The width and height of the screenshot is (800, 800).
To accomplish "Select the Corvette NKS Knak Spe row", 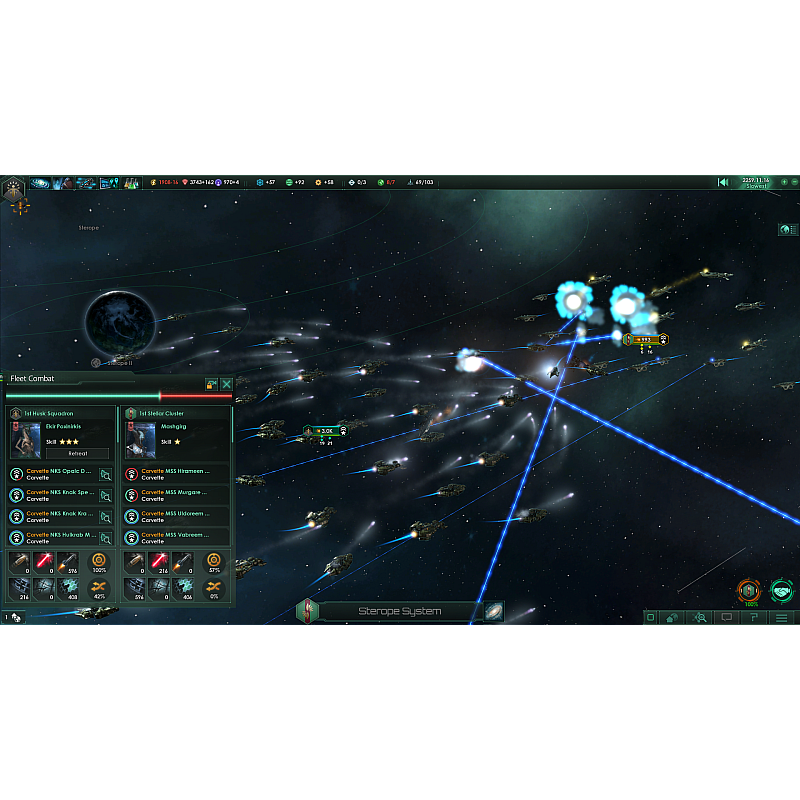I will pyautogui.click(x=60, y=495).
